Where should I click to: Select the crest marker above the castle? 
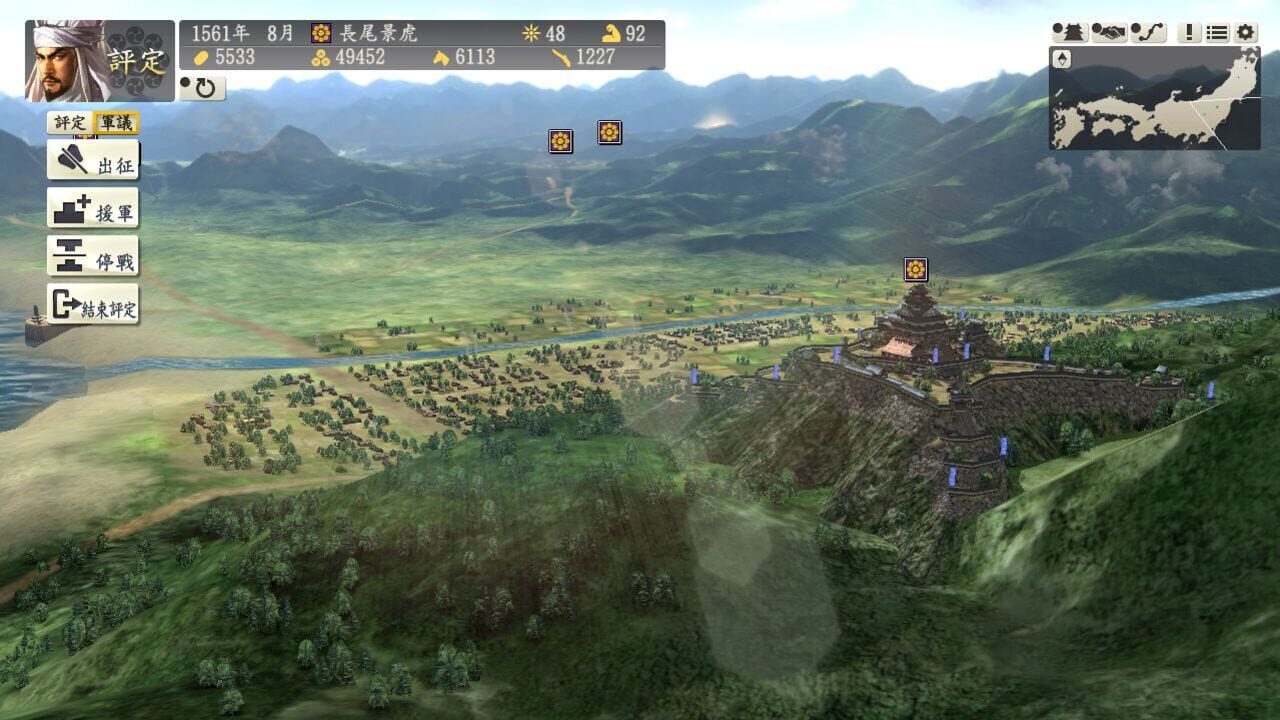pos(916,268)
